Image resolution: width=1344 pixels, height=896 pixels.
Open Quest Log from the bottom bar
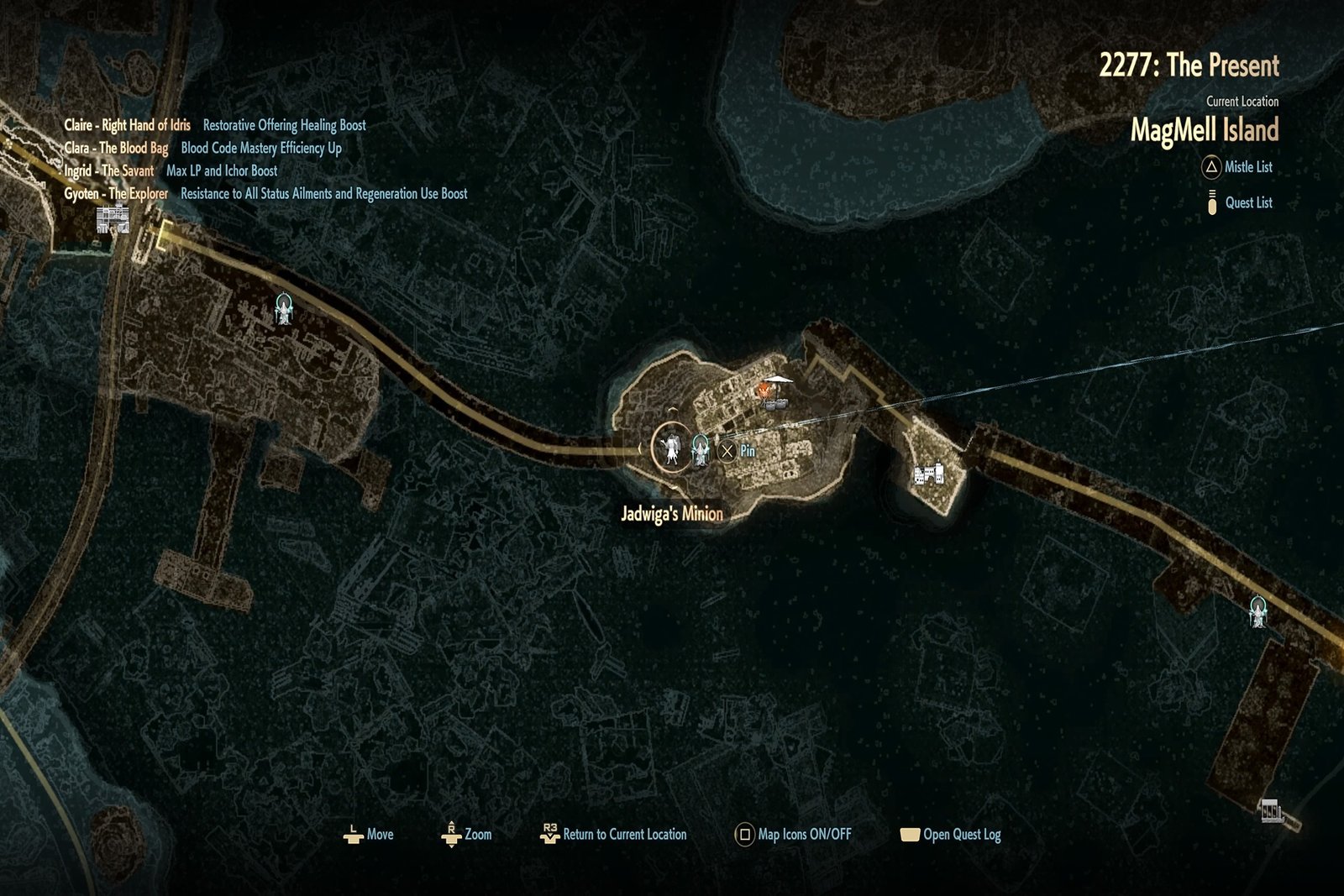click(951, 834)
